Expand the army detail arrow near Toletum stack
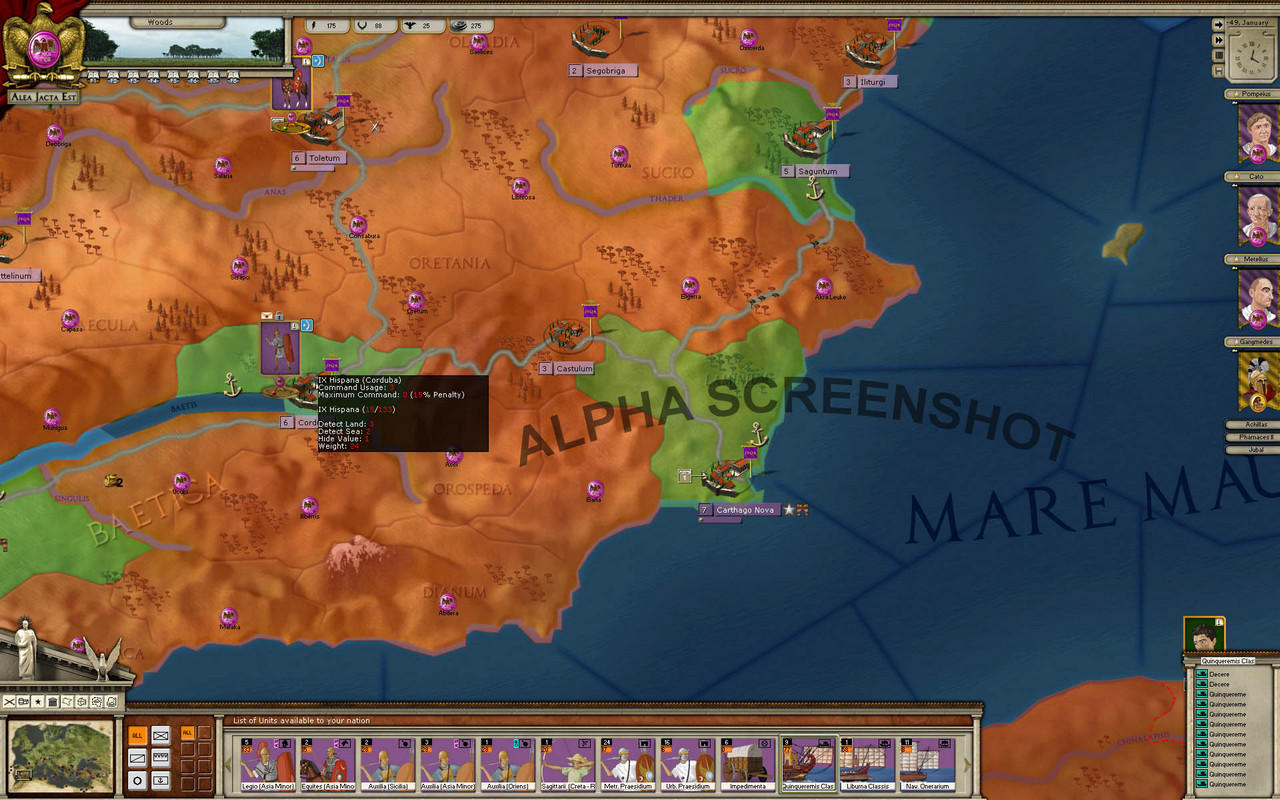 tap(318, 61)
